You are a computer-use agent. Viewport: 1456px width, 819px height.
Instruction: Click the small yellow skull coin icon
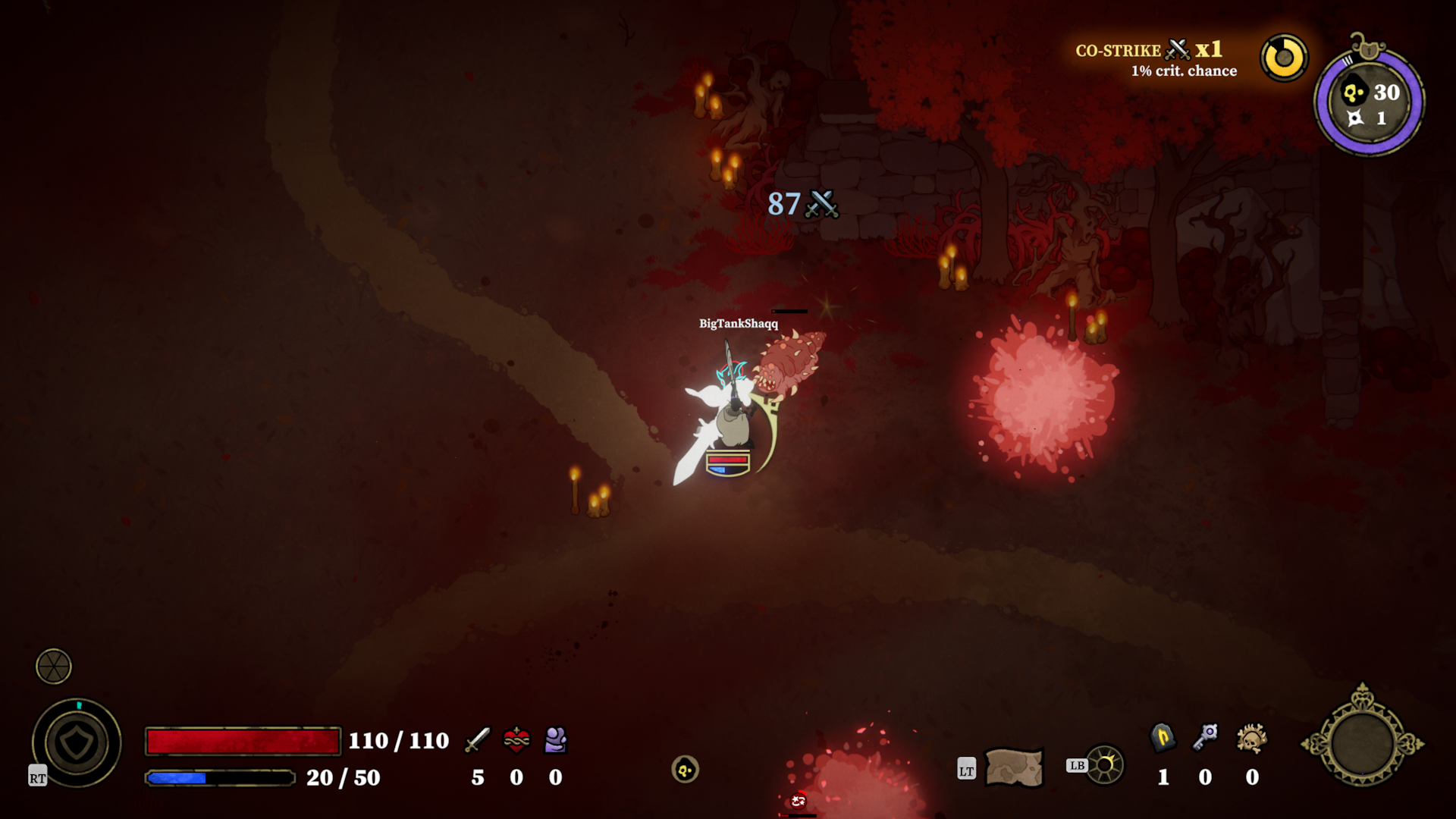[685, 770]
